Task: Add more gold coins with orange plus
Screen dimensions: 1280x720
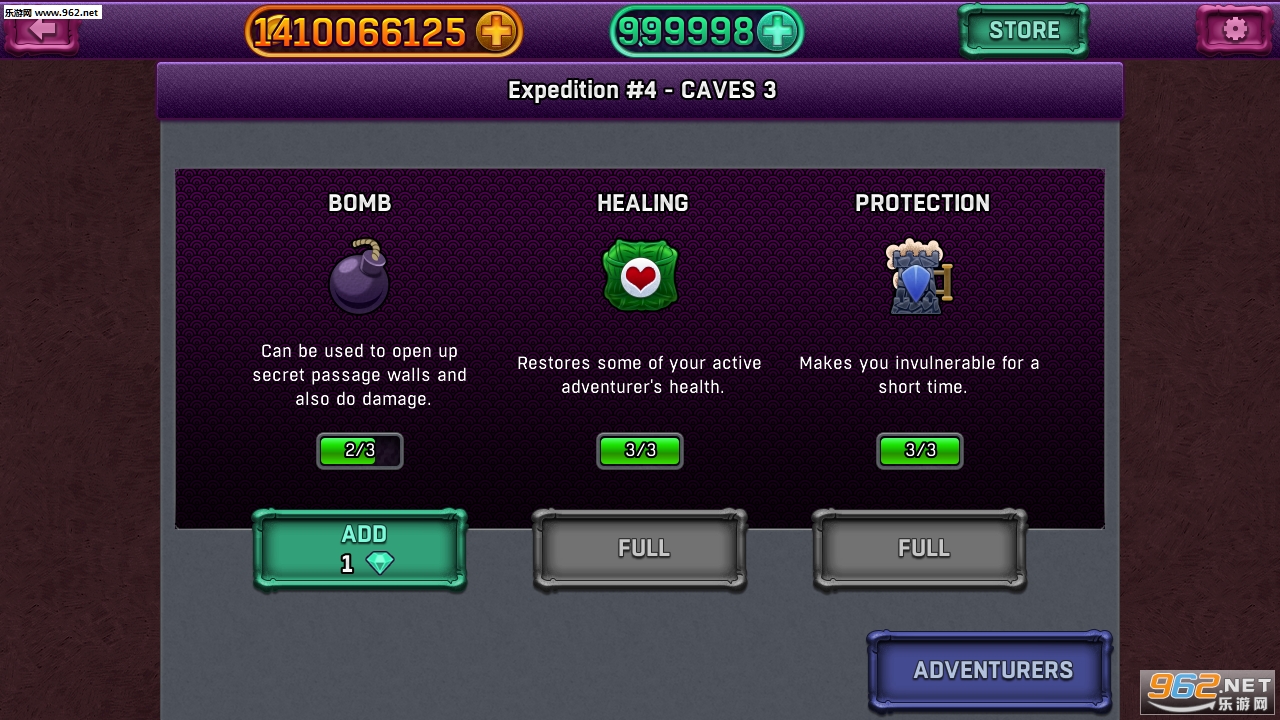Action: click(494, 32)
